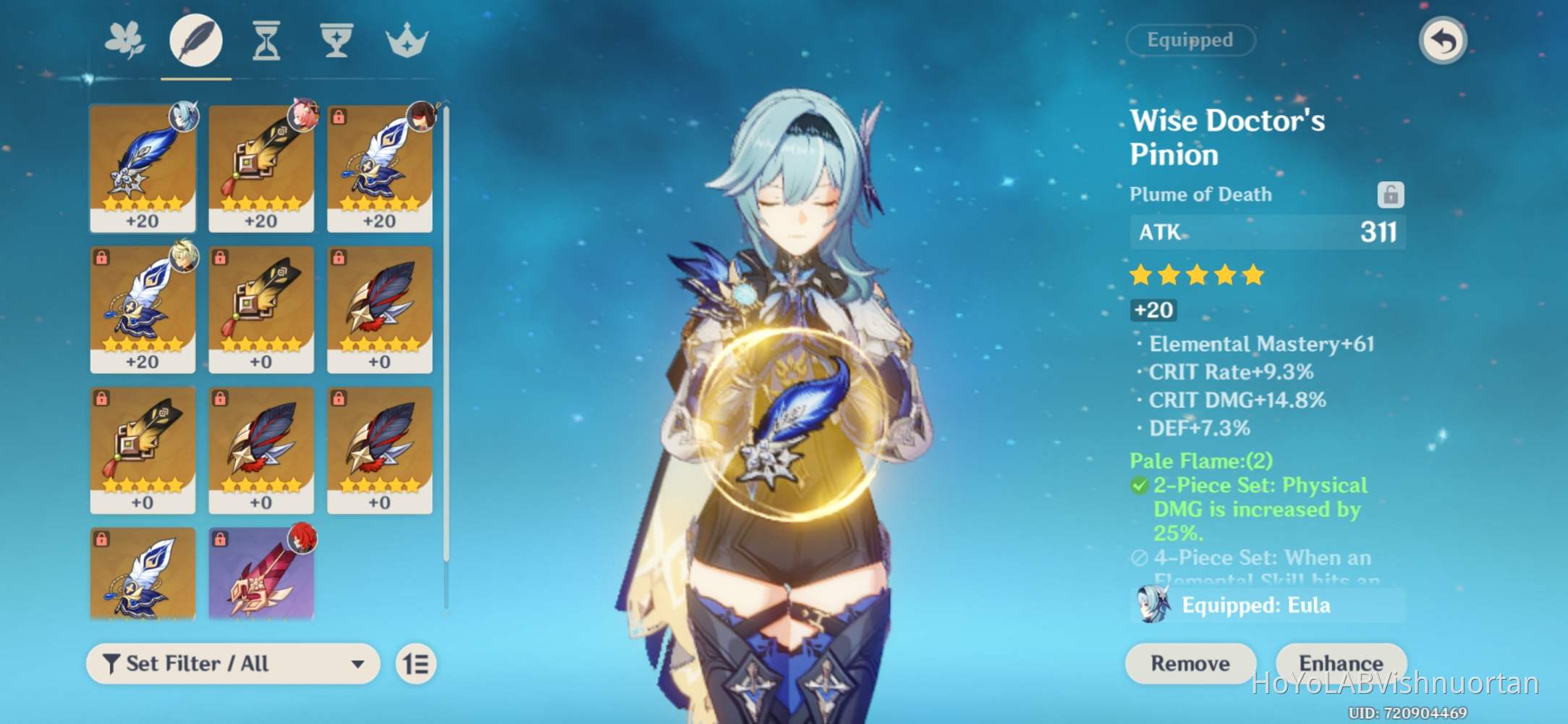Click the Enhance button
The height and width of the screenshot is (724, 1568).
pos(1341,662)
